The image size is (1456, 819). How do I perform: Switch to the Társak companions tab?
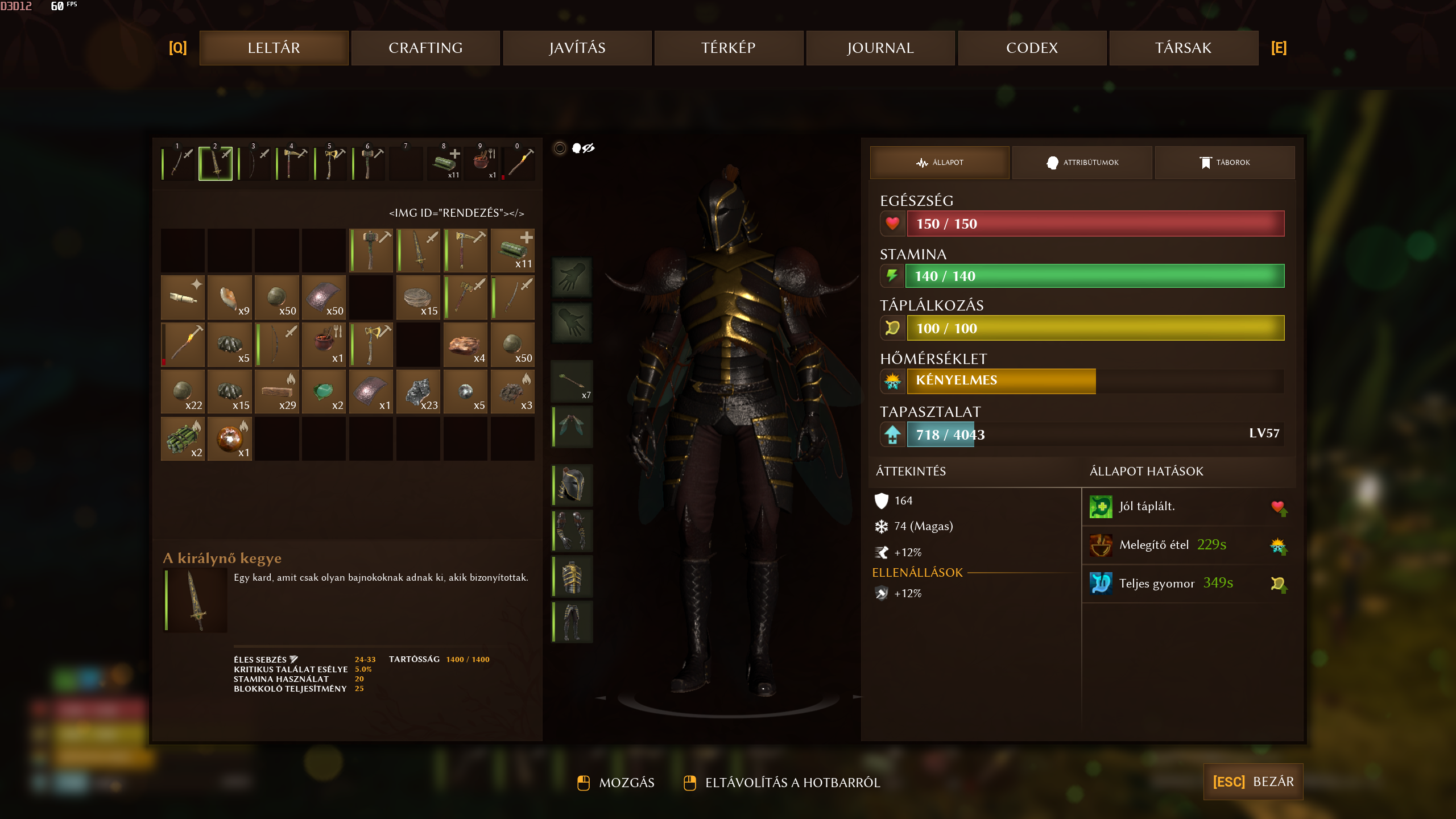click(x=1184, y=48)
